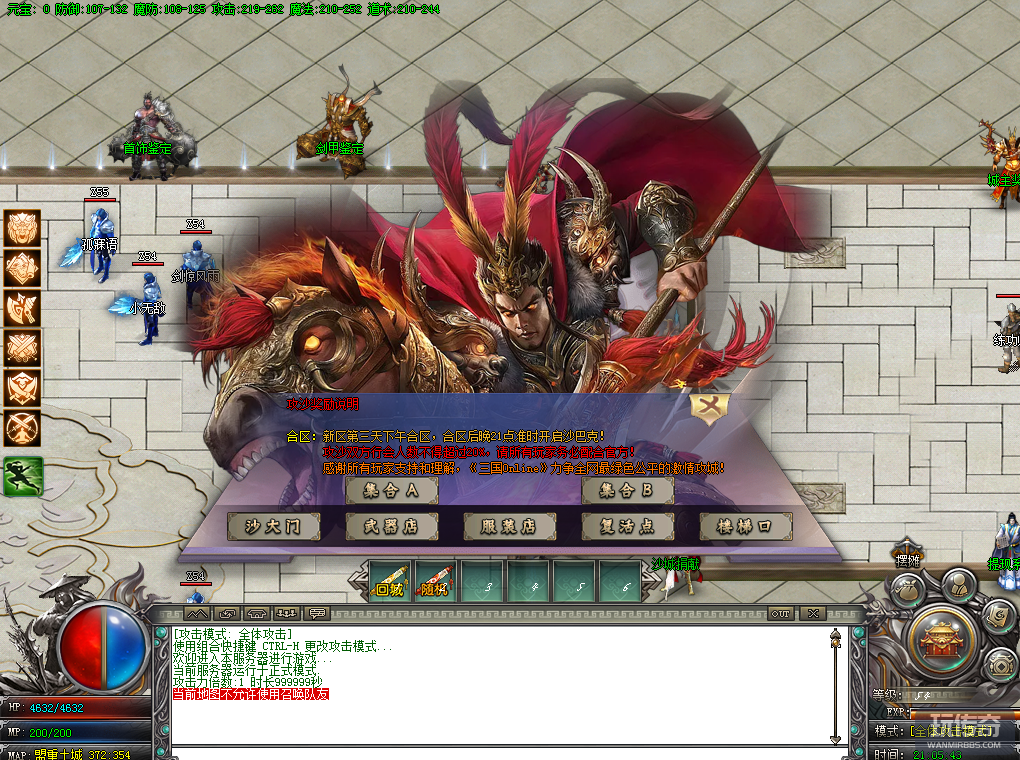Activate the lion head skill icon

[x=22, y=228]
